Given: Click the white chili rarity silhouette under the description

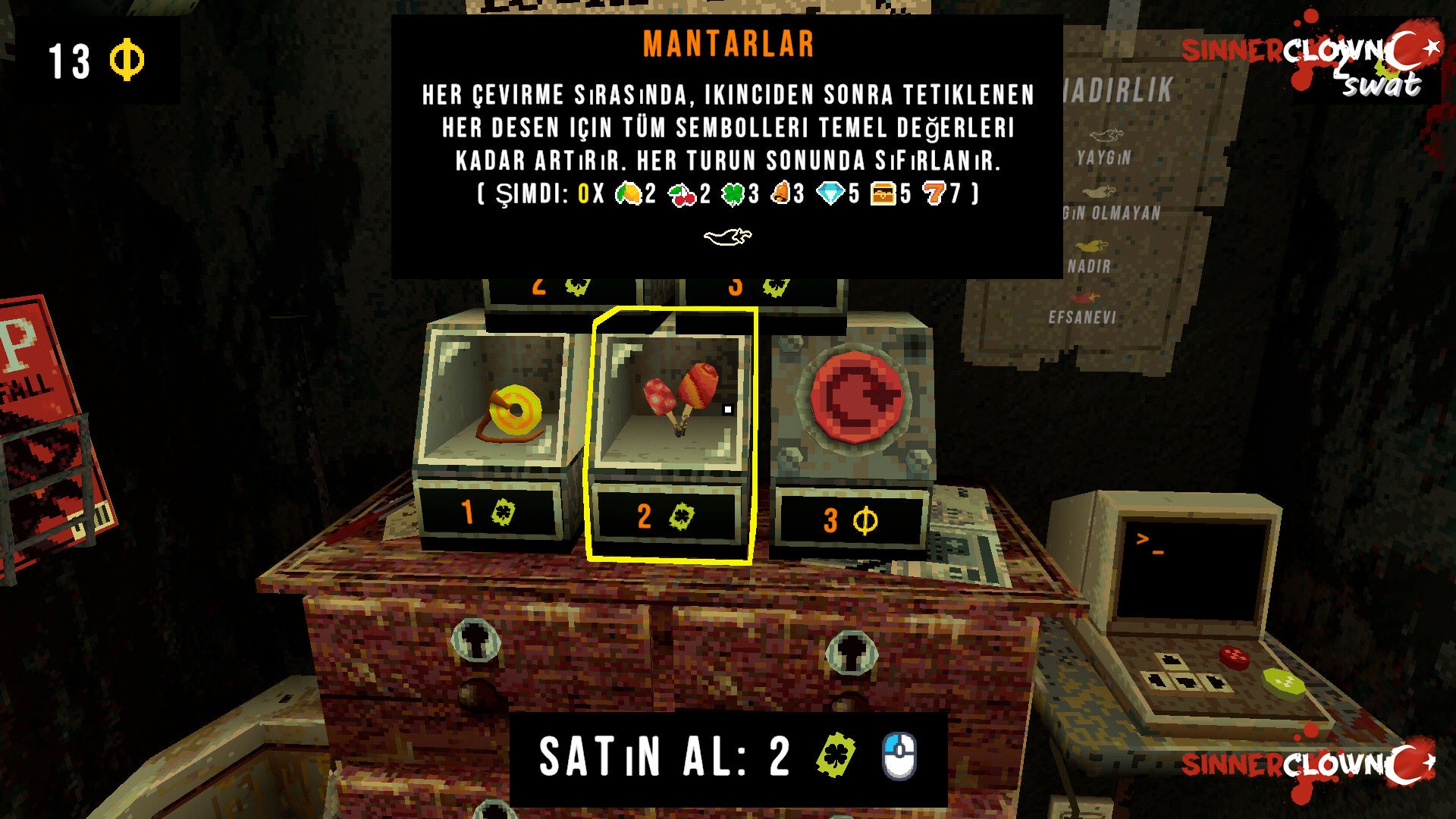Looking at the screenshot, I should coord(730,238).
